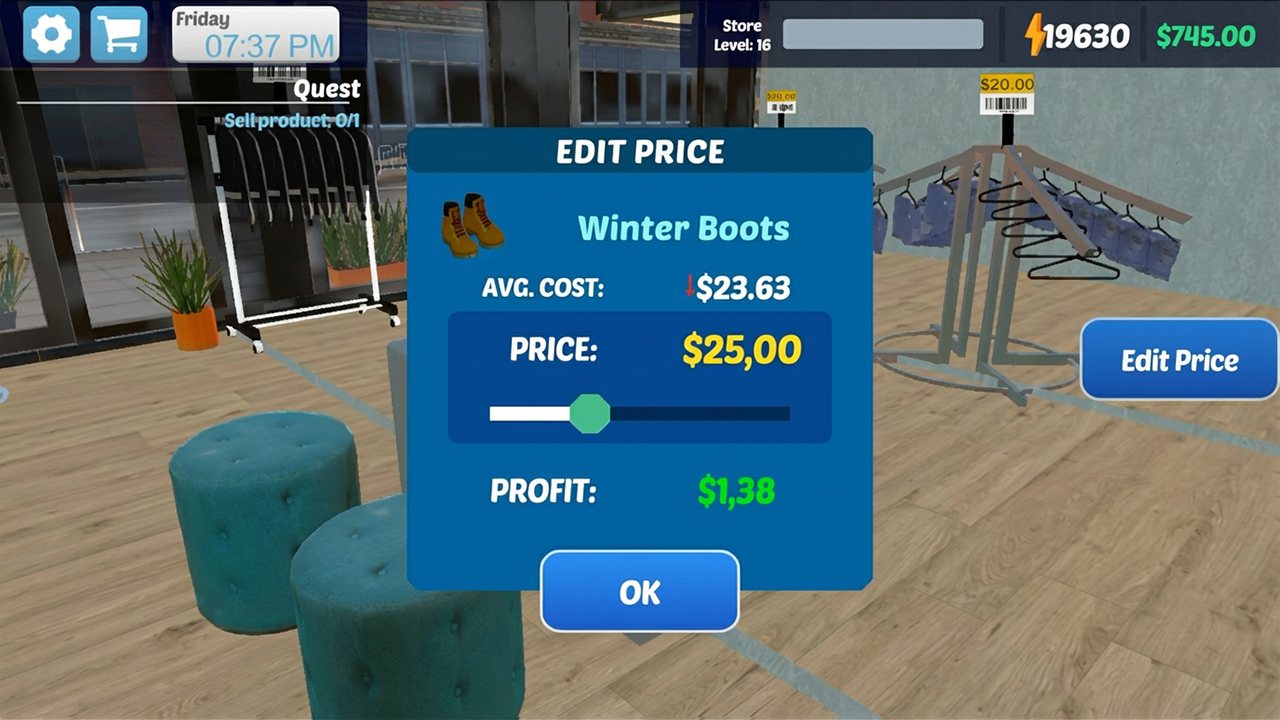Image resolution: width=1280 pixels, height=720 pixels.
Task: Click the Store Level progress bar
Action: pyautogui.click(x=883, y=35)
